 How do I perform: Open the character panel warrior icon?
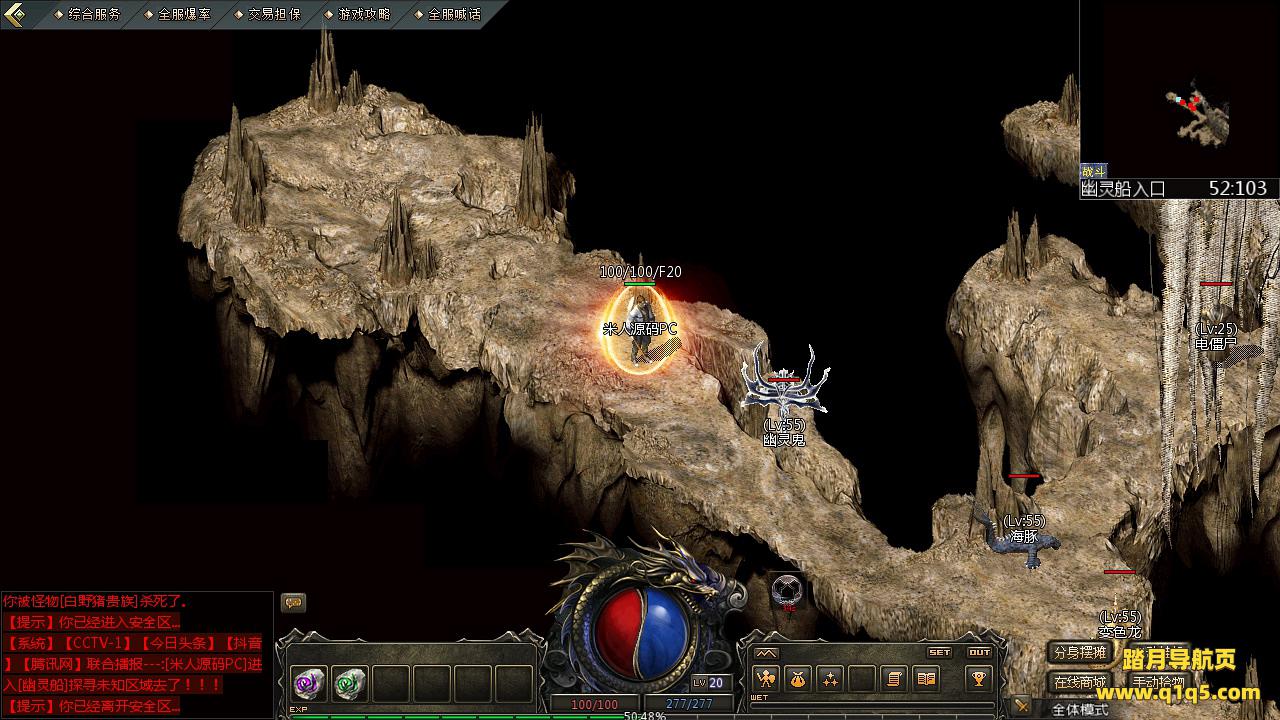[x=766, y=679]
